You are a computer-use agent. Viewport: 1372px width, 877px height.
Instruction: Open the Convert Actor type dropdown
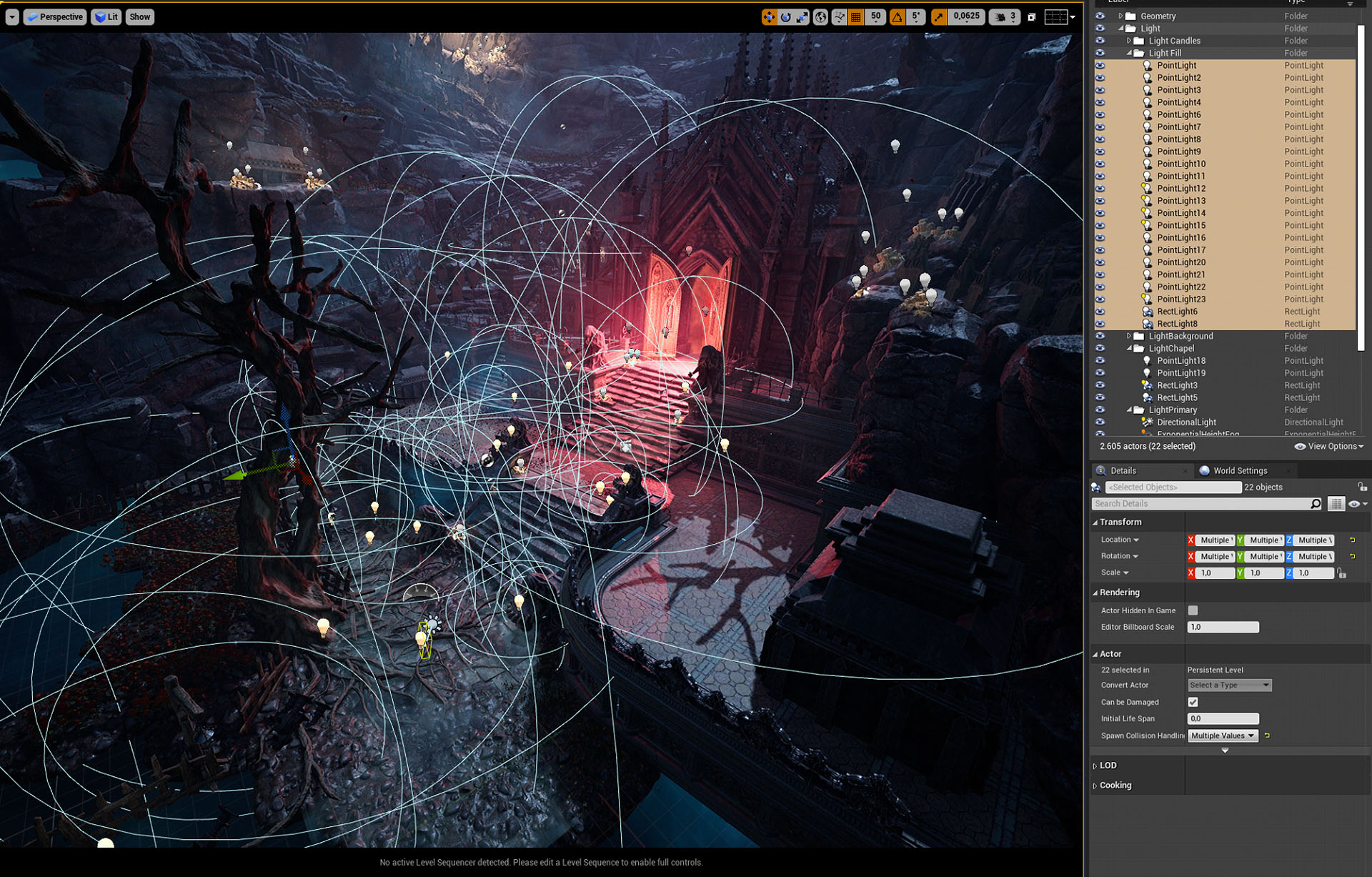1229,685
